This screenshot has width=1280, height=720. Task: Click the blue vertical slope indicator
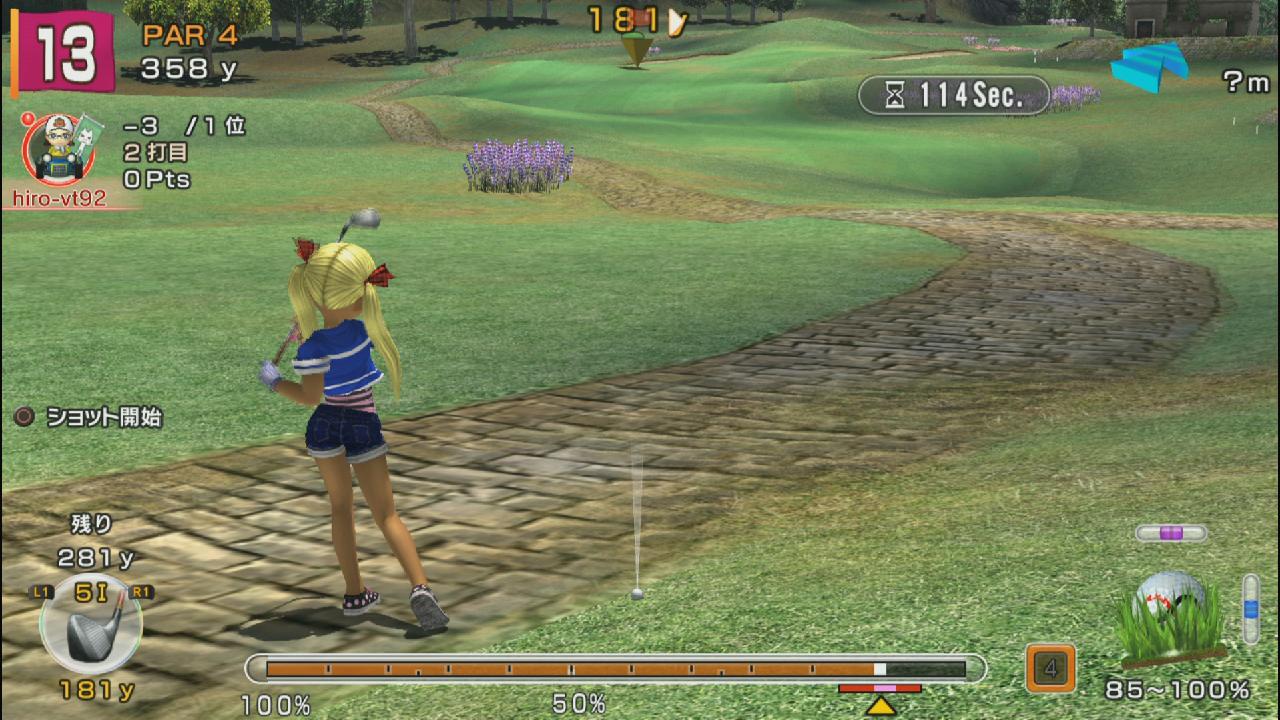coord(1250,607)
